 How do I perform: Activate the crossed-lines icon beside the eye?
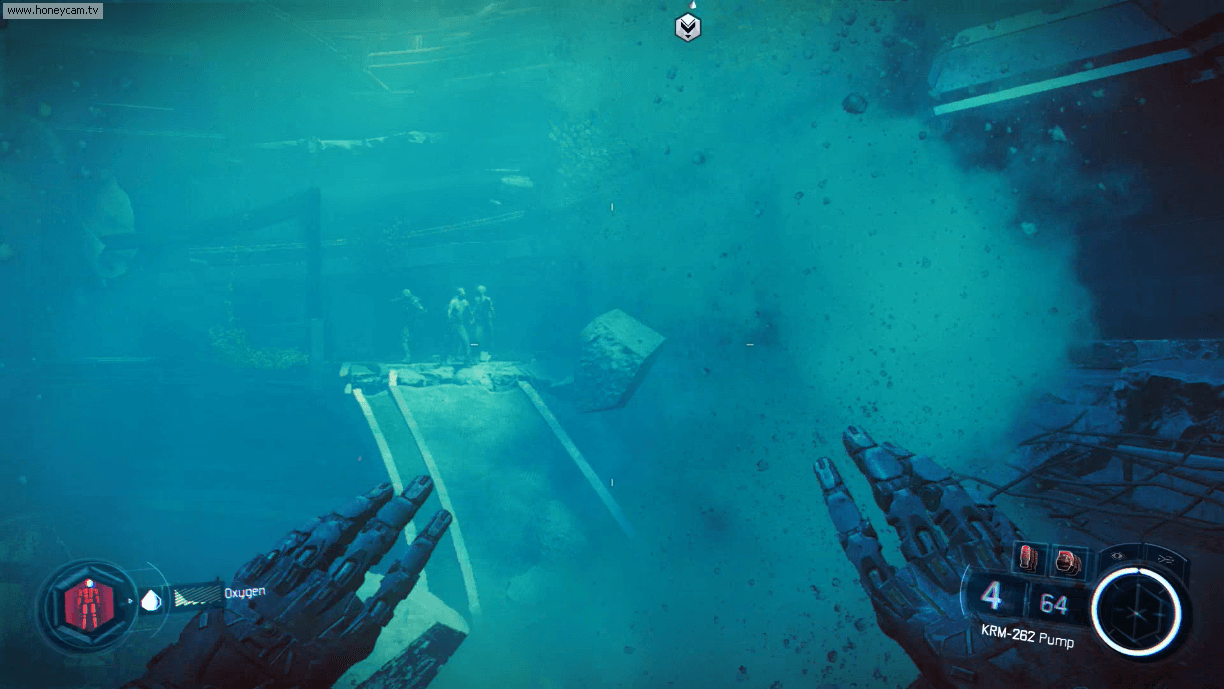[1165, 558]
